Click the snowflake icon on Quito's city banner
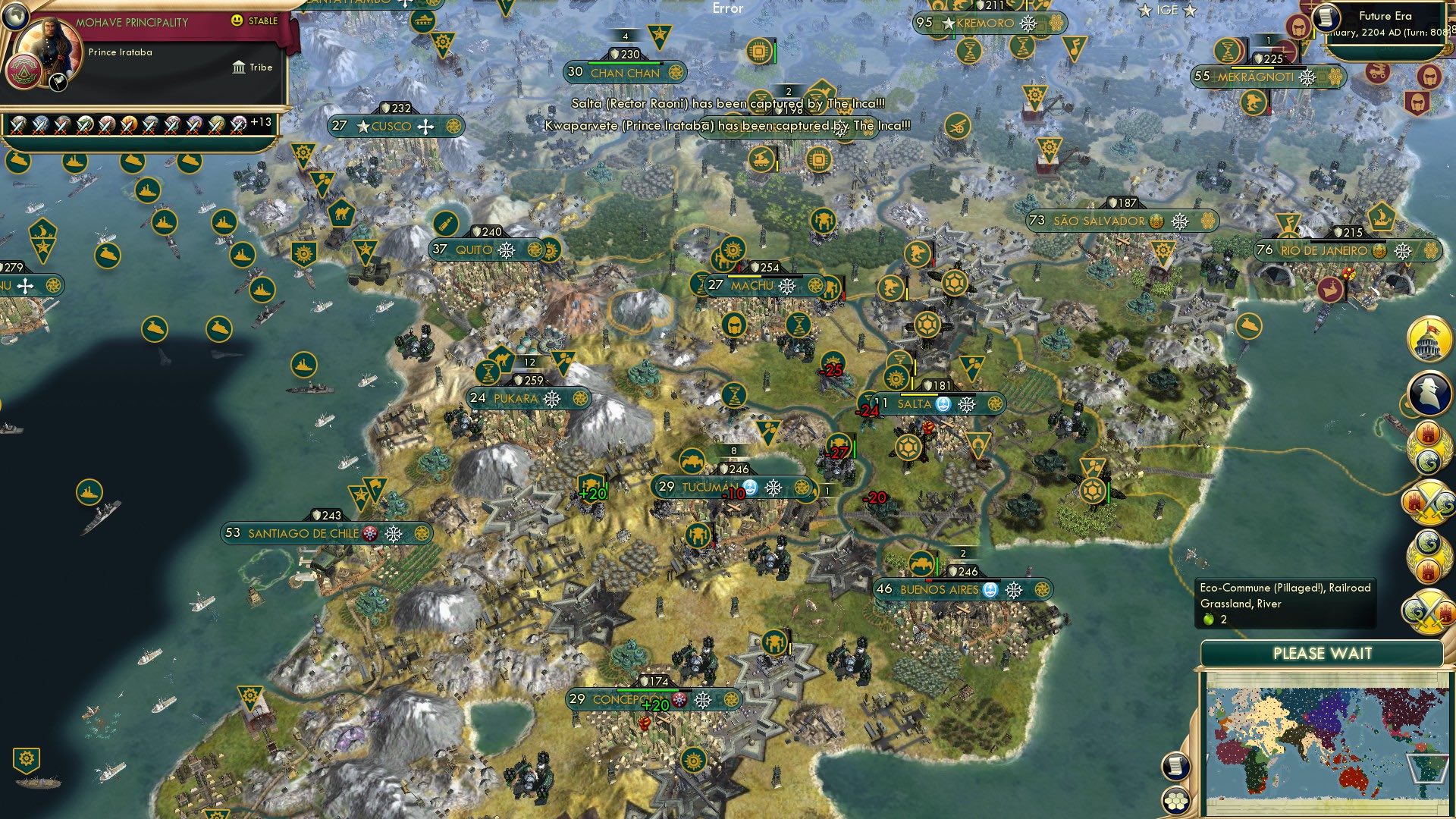 click(507, 250)
